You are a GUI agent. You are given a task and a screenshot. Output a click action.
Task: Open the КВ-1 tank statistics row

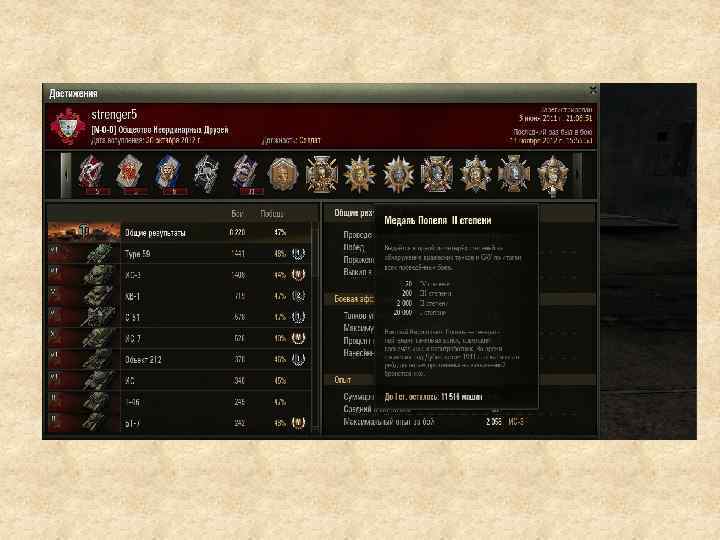click(180, 296)
